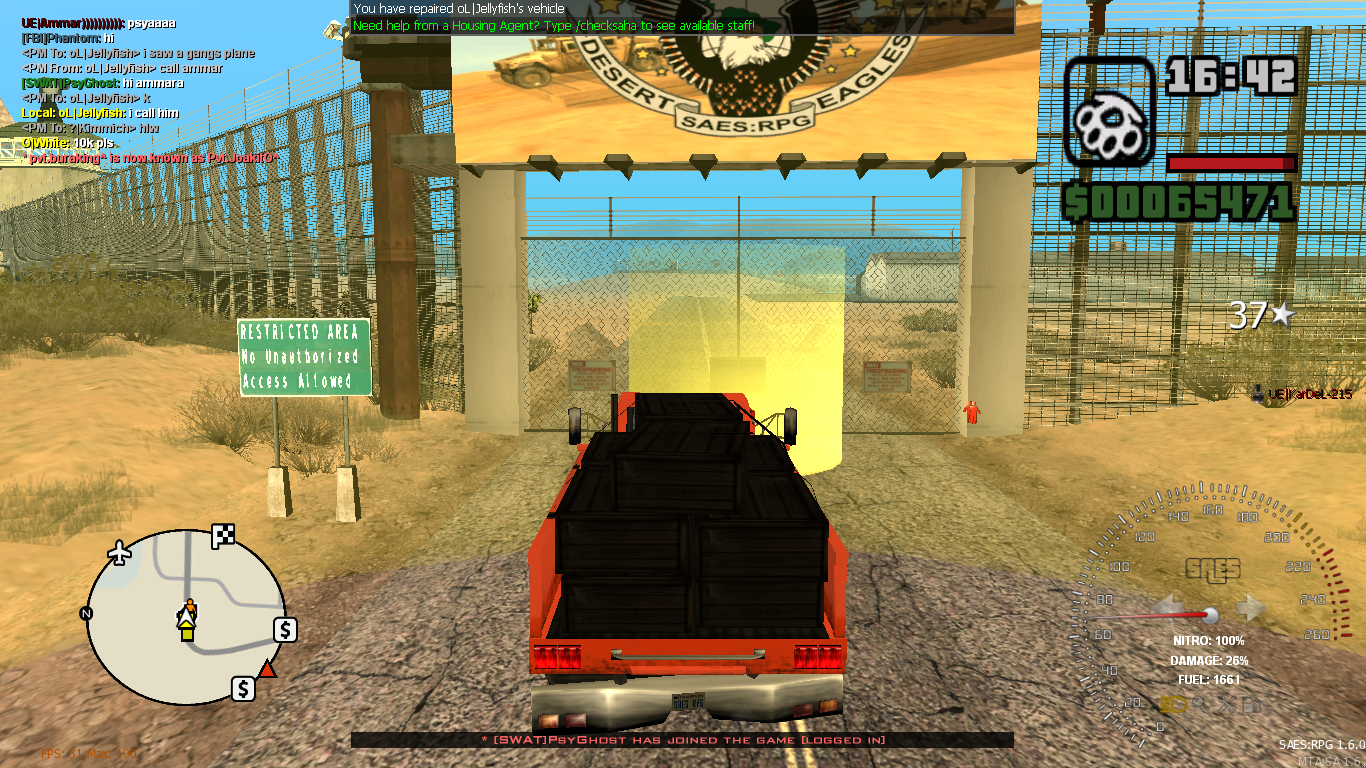The height and width of the screenshot is (768, 1366).
Task: Click the crossed tools damage icon
Action: click(x=1226, y=705)
